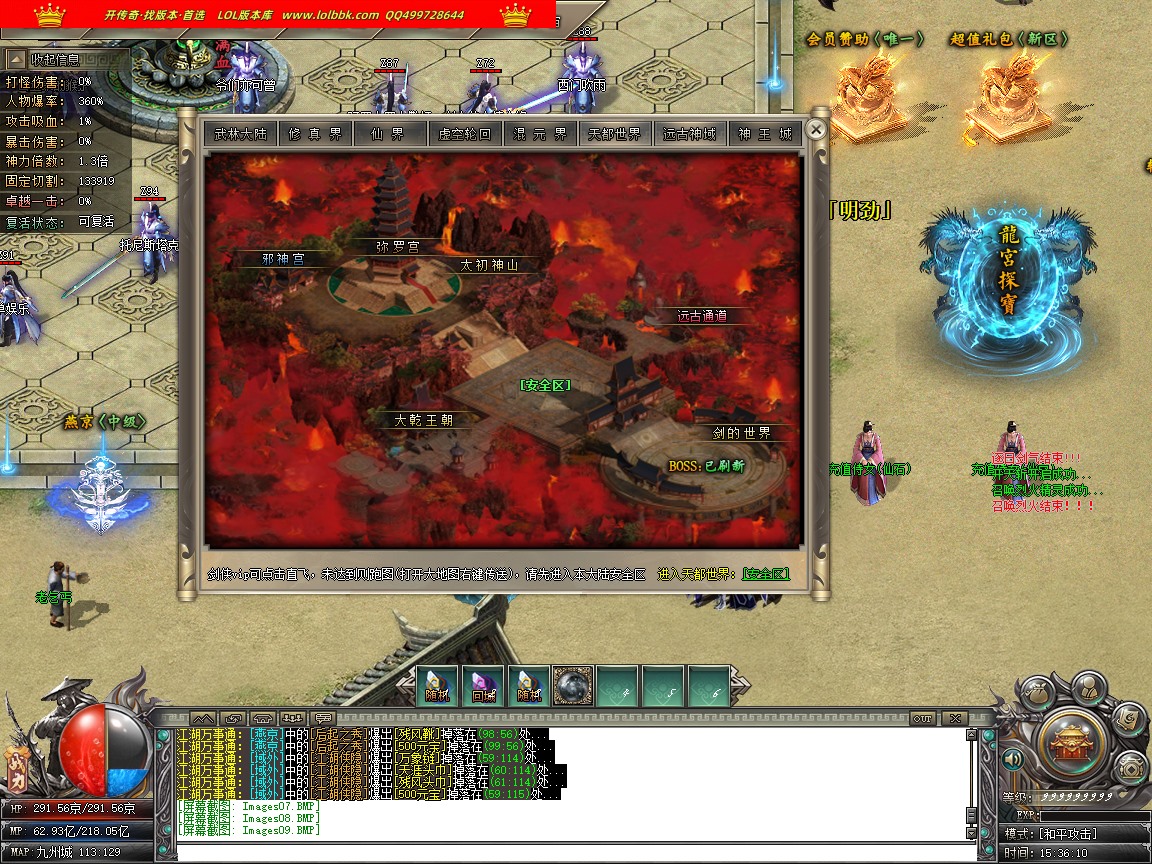Screen dimensions: 1152x864
Task: Click the green 安全区 link in map footer
Action: [x=765, y=575]
